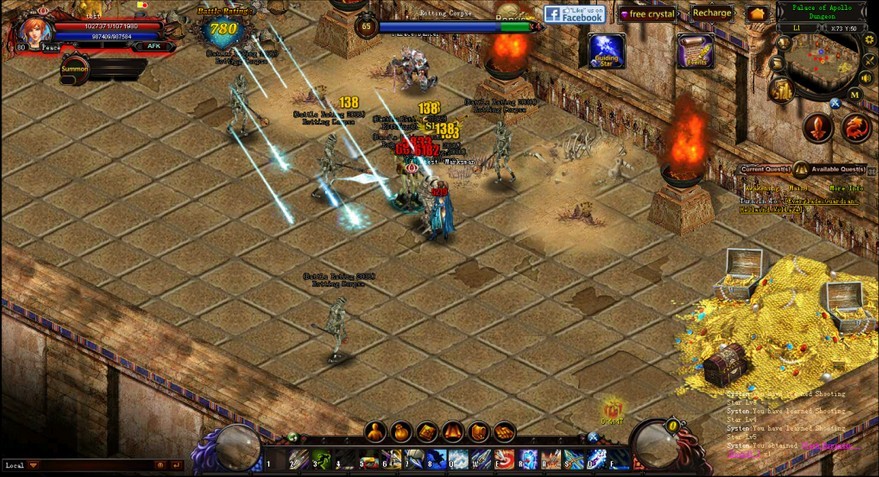Open the Recharge shop
Screen dimensions: 879x477
point(711,13)
